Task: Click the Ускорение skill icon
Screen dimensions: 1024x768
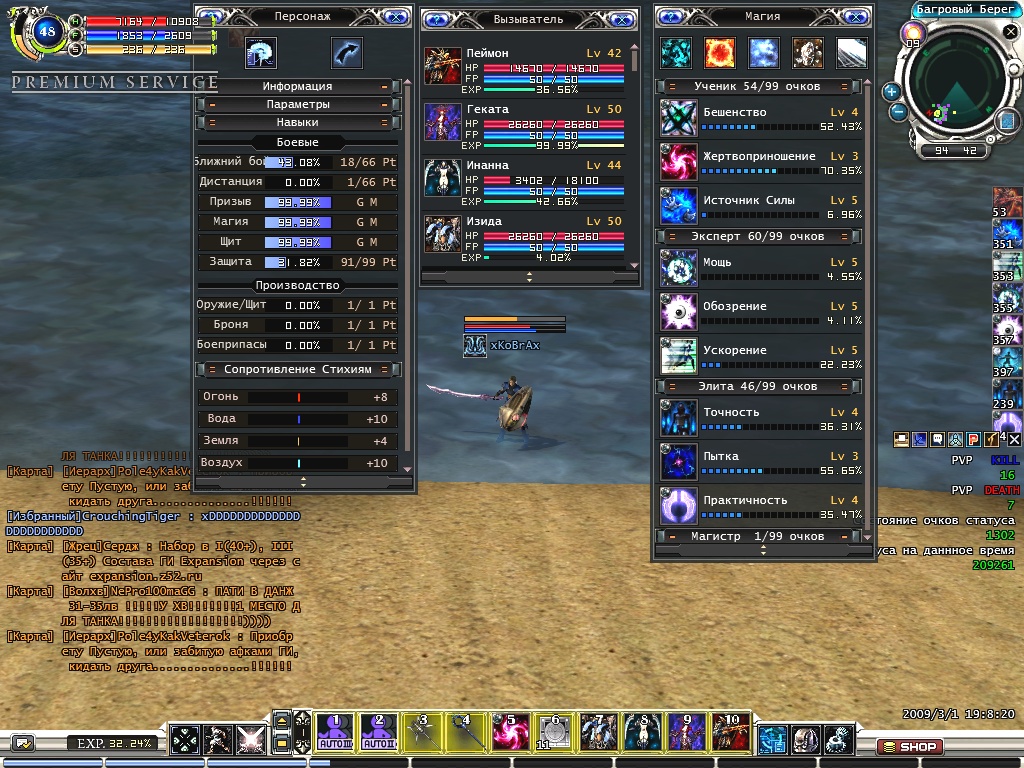Action: [x=679, y=356]
